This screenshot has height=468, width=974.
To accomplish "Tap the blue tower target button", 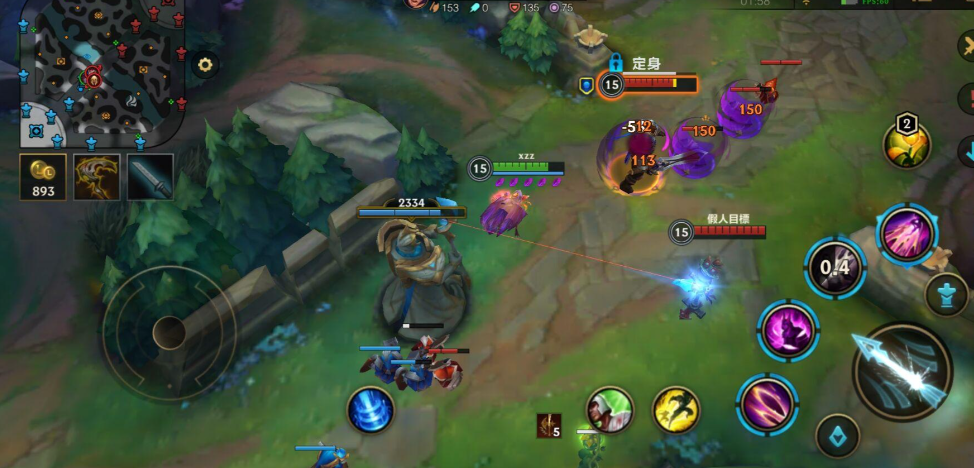I will (946, 295).
